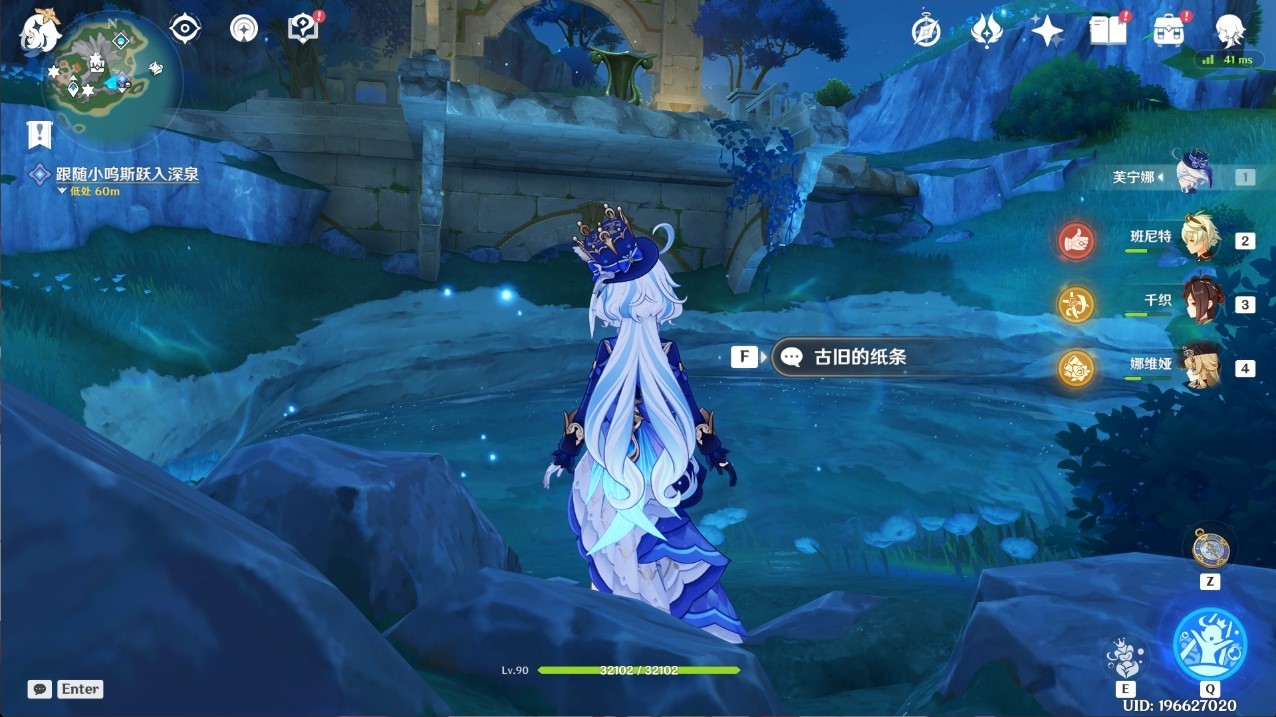Open the Adventurer Handbook book icon
Screen dimensions: 1276x717
click(x=1107, y=31)
